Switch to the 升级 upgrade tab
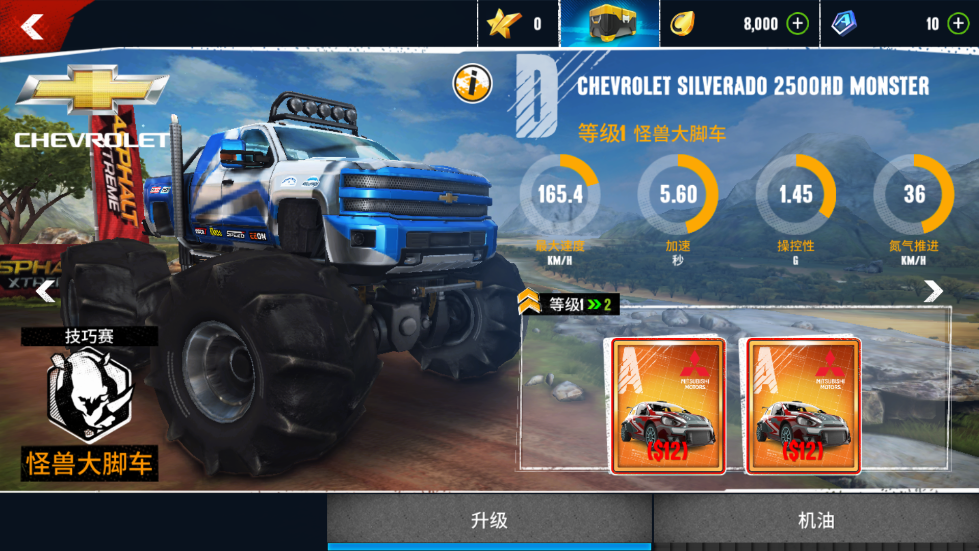979x551 pixels. pos(490,520)
